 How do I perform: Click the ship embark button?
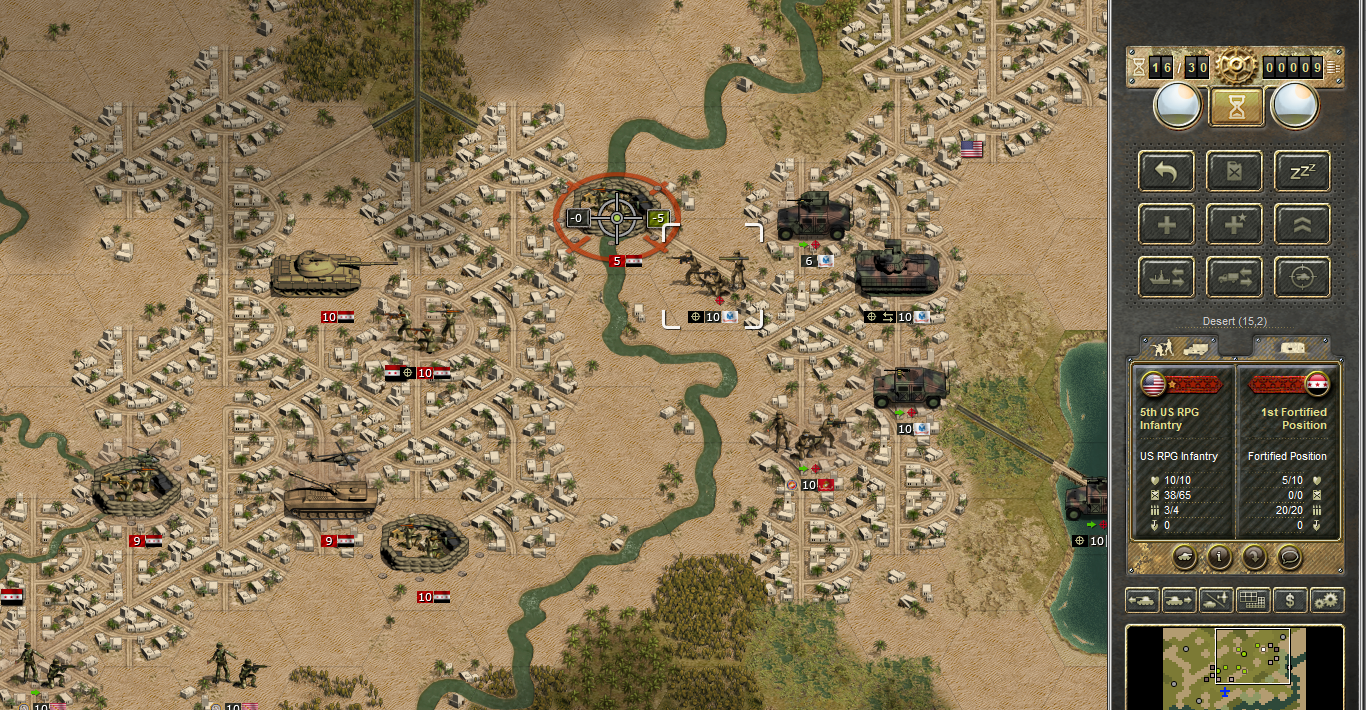point(1167,276)
